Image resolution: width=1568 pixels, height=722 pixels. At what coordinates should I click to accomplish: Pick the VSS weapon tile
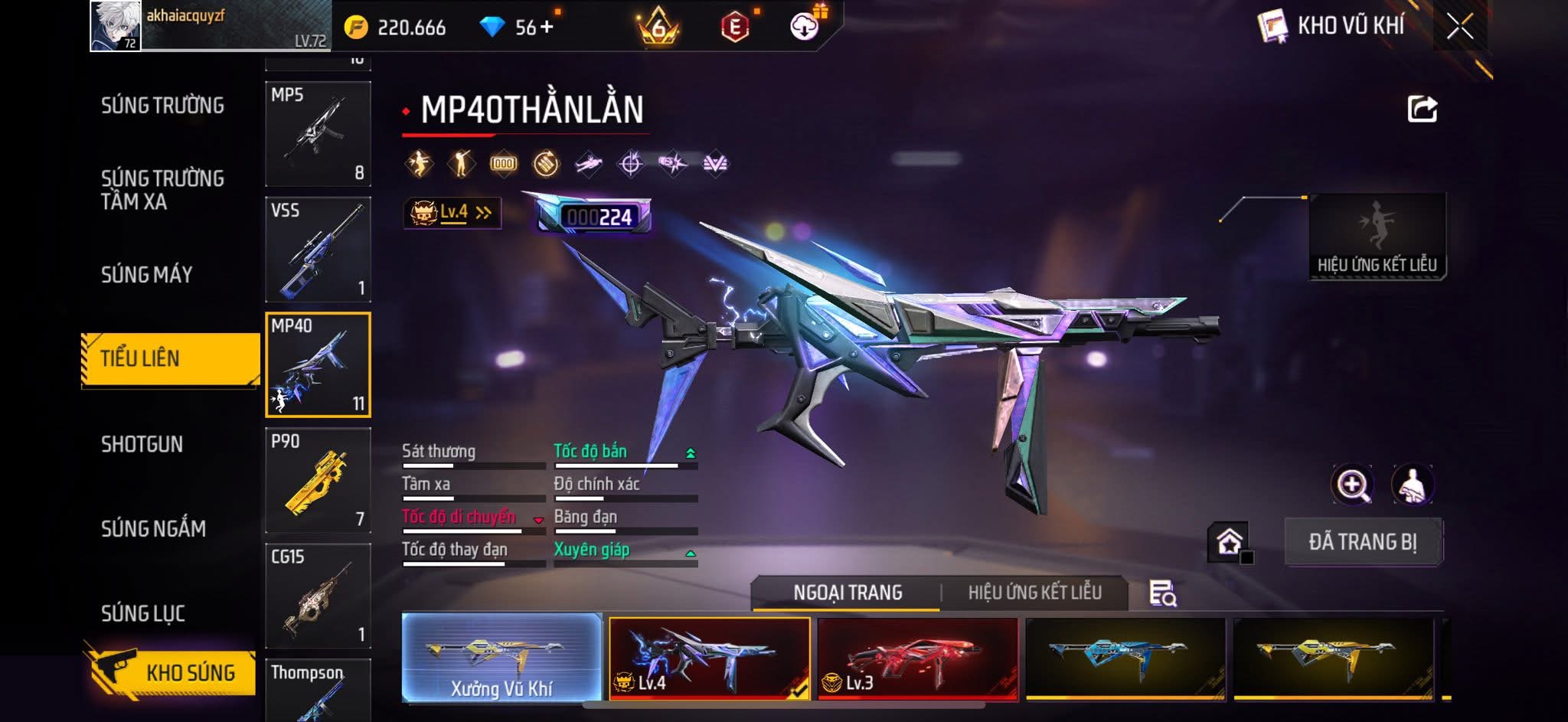[x=318, y=250]
